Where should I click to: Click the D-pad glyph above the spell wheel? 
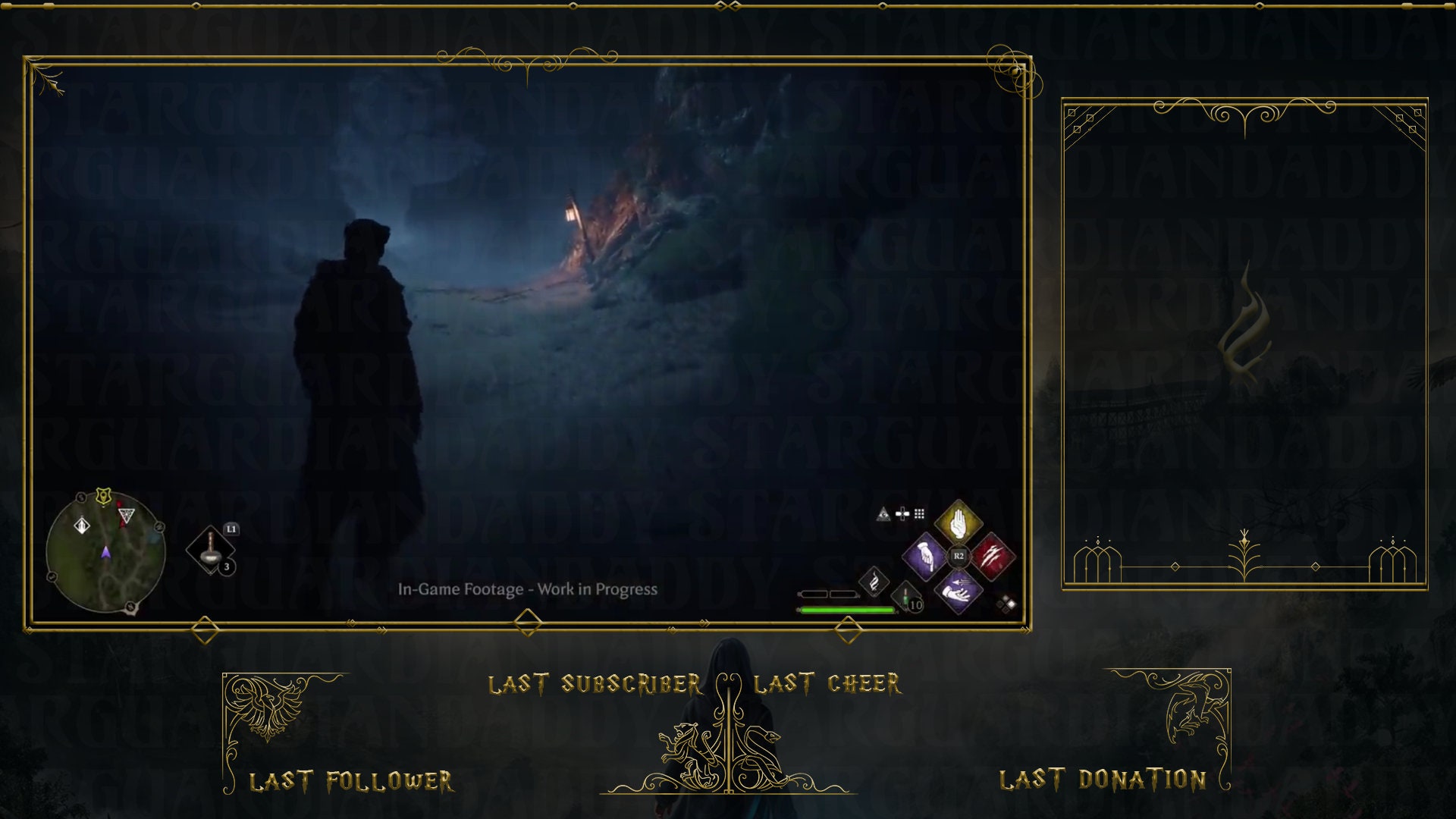click(x=902, y=514)
